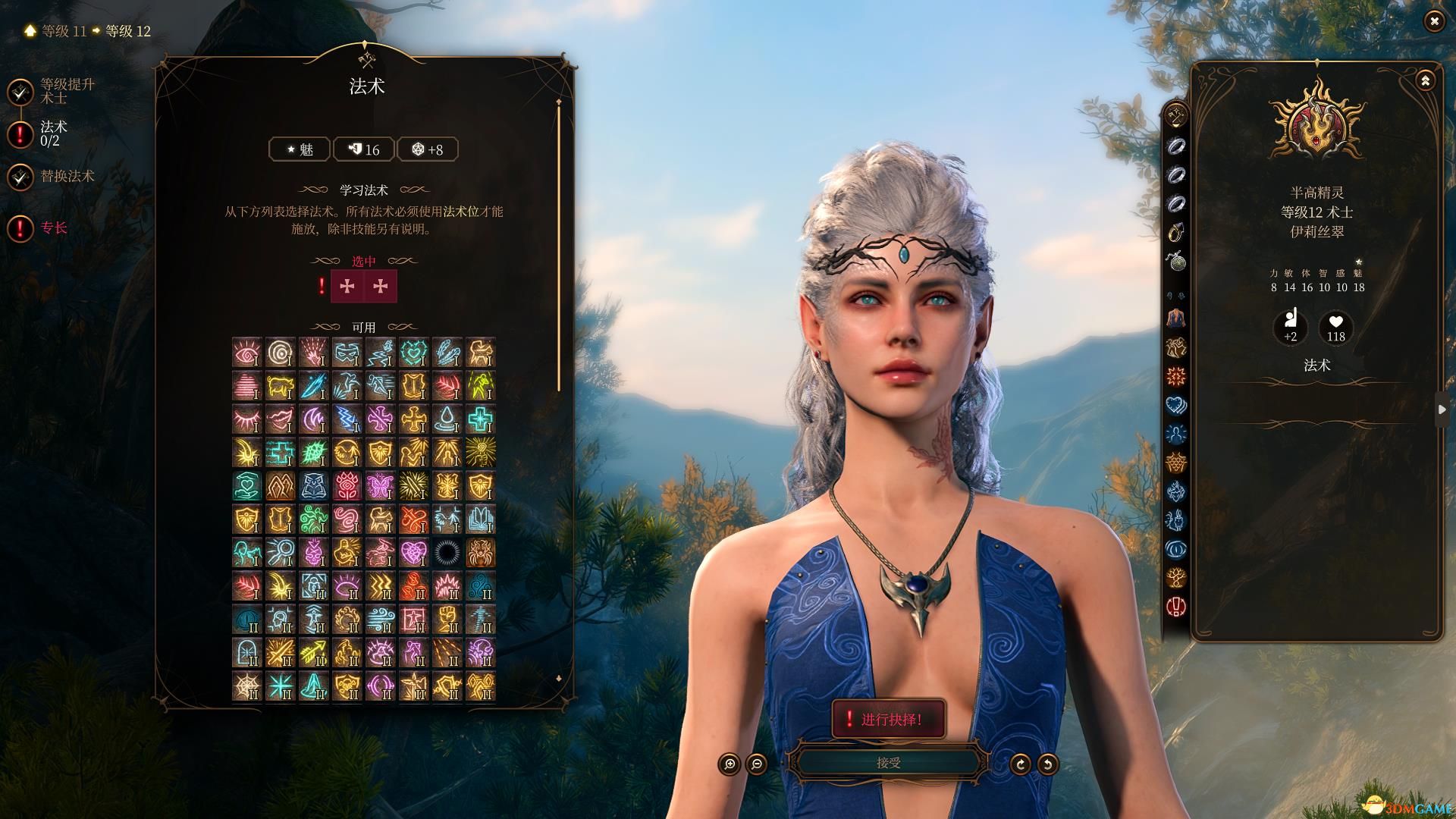This screenshot has height=819, width=1456.
Task: Zoom in the character view
Action: pyautogui.click(x=730, y=764)
